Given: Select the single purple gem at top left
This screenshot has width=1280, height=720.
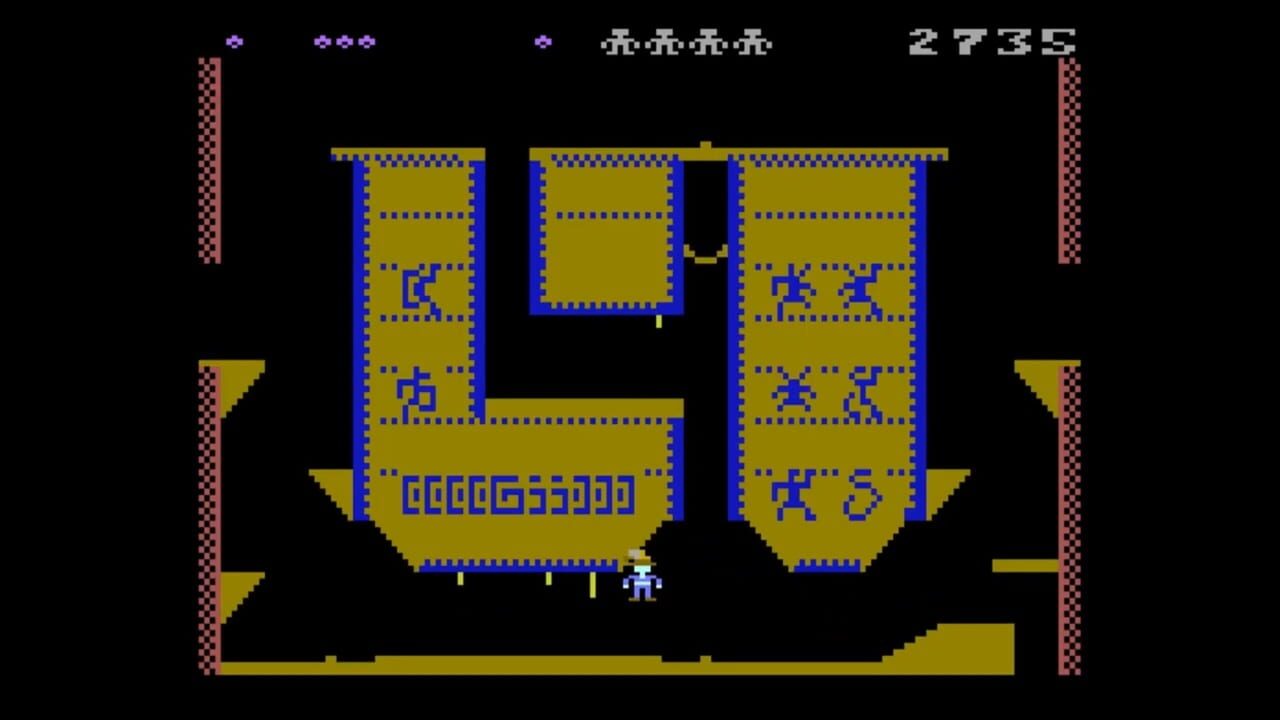Looking at the screenshot, I should (235, 42).
